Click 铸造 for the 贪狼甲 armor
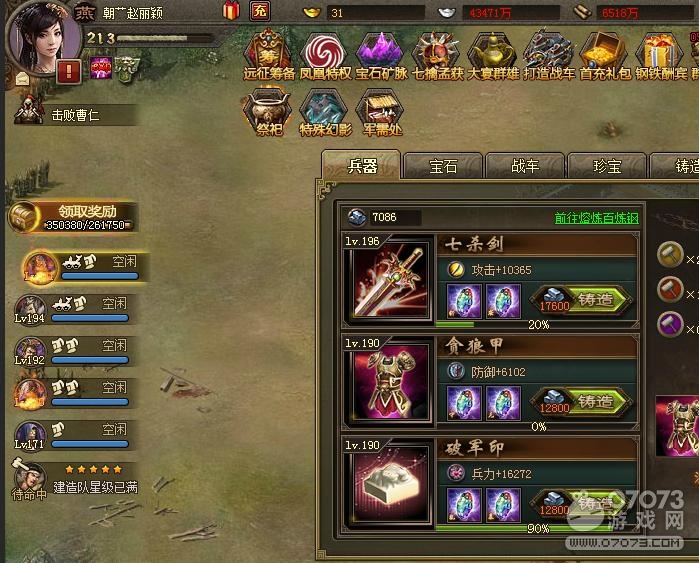The image size is (699, 563). tap(595, 401)
